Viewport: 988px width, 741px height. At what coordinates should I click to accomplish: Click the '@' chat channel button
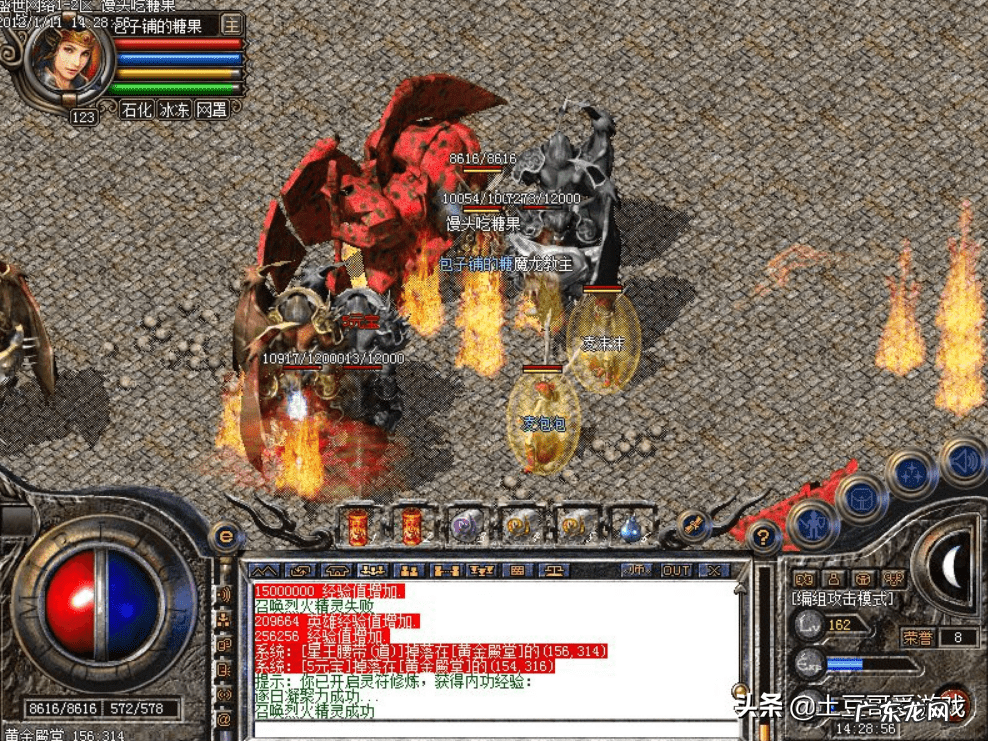point(225,718)
